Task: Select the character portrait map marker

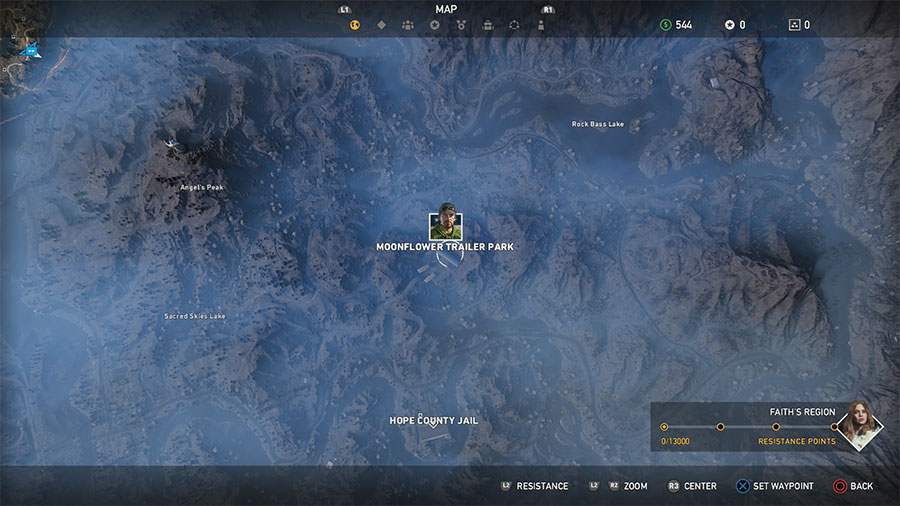Action: tap(445, 225)
